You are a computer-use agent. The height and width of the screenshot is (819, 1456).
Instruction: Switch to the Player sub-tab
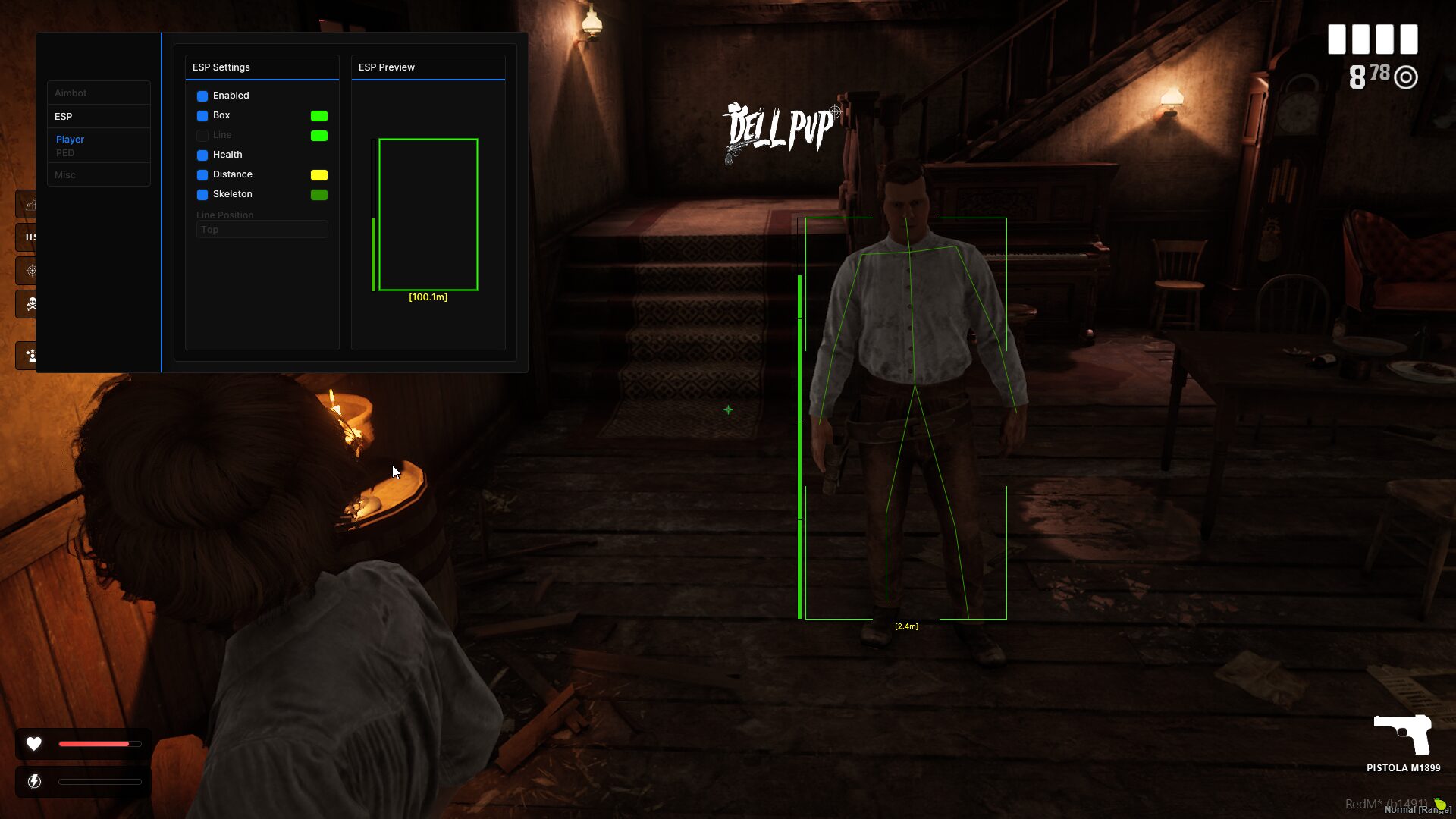click(70, 140)
